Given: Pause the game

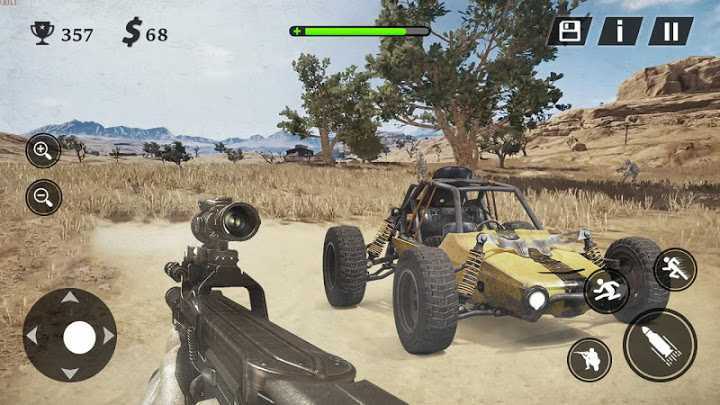Looking at the screenshot, I should pyautogui.click(x=670, y=31).
